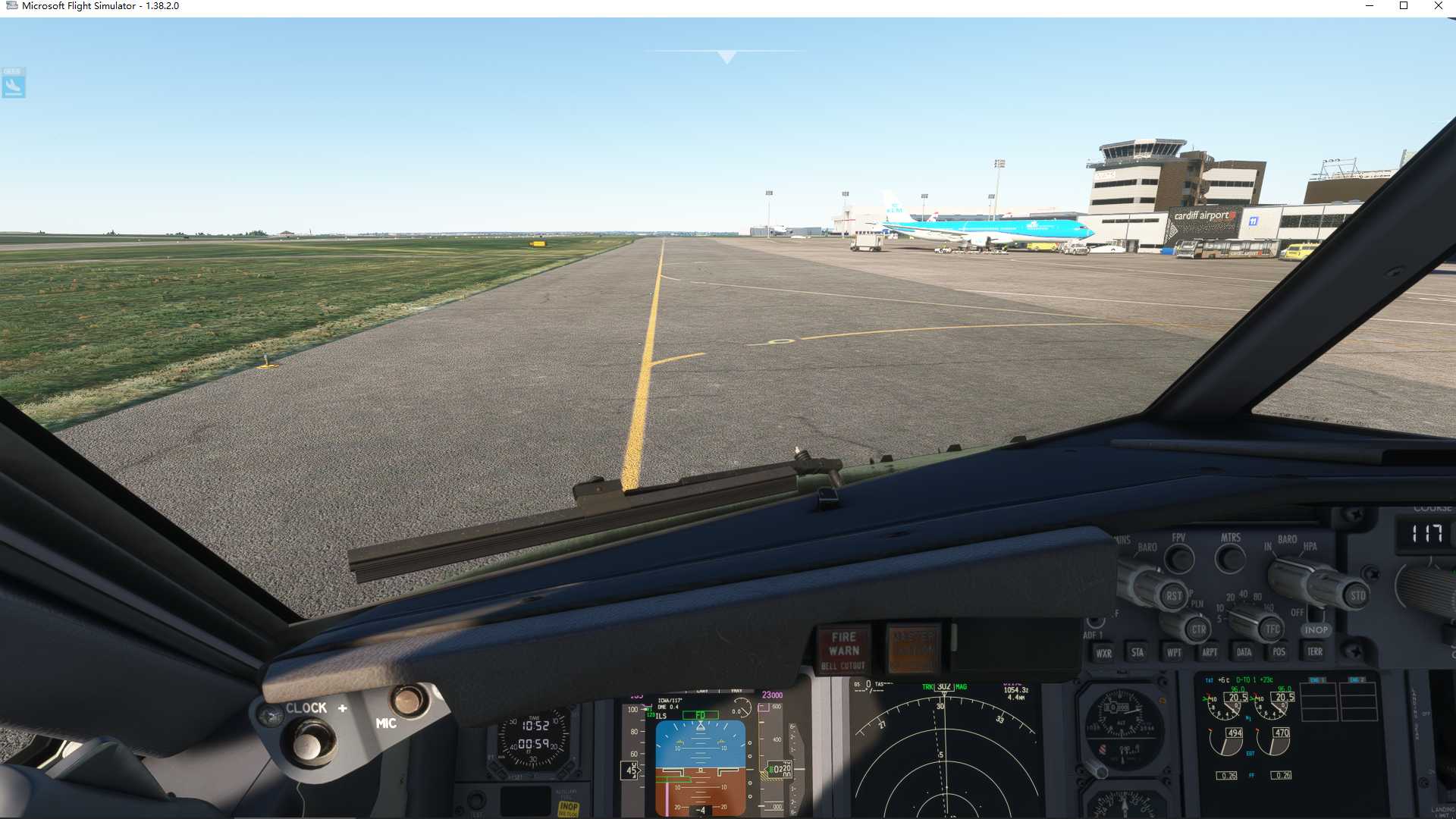Toggle WXR weather radar overlay
Screen dimensions: 1456x819
coord(1103,652)
